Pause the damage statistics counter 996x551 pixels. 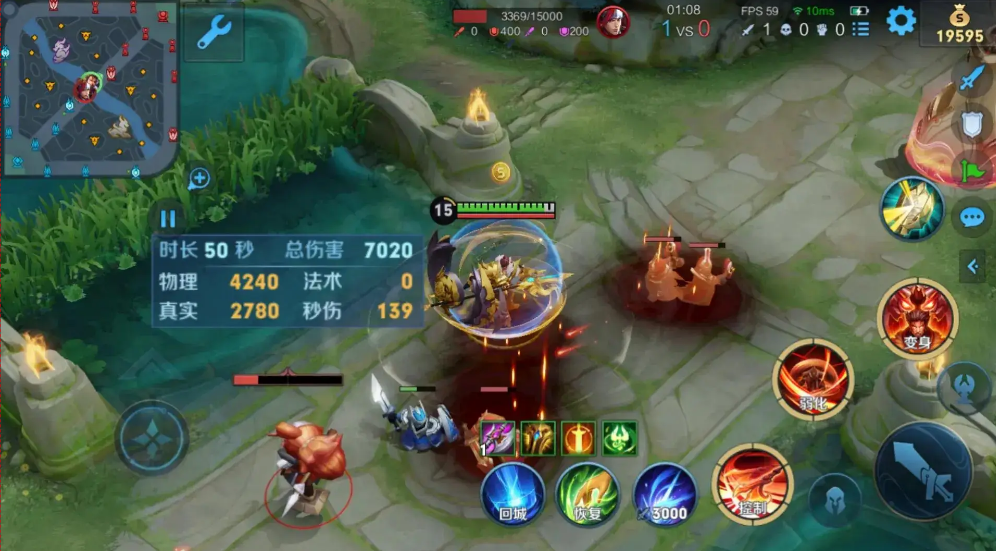point(168,218)
